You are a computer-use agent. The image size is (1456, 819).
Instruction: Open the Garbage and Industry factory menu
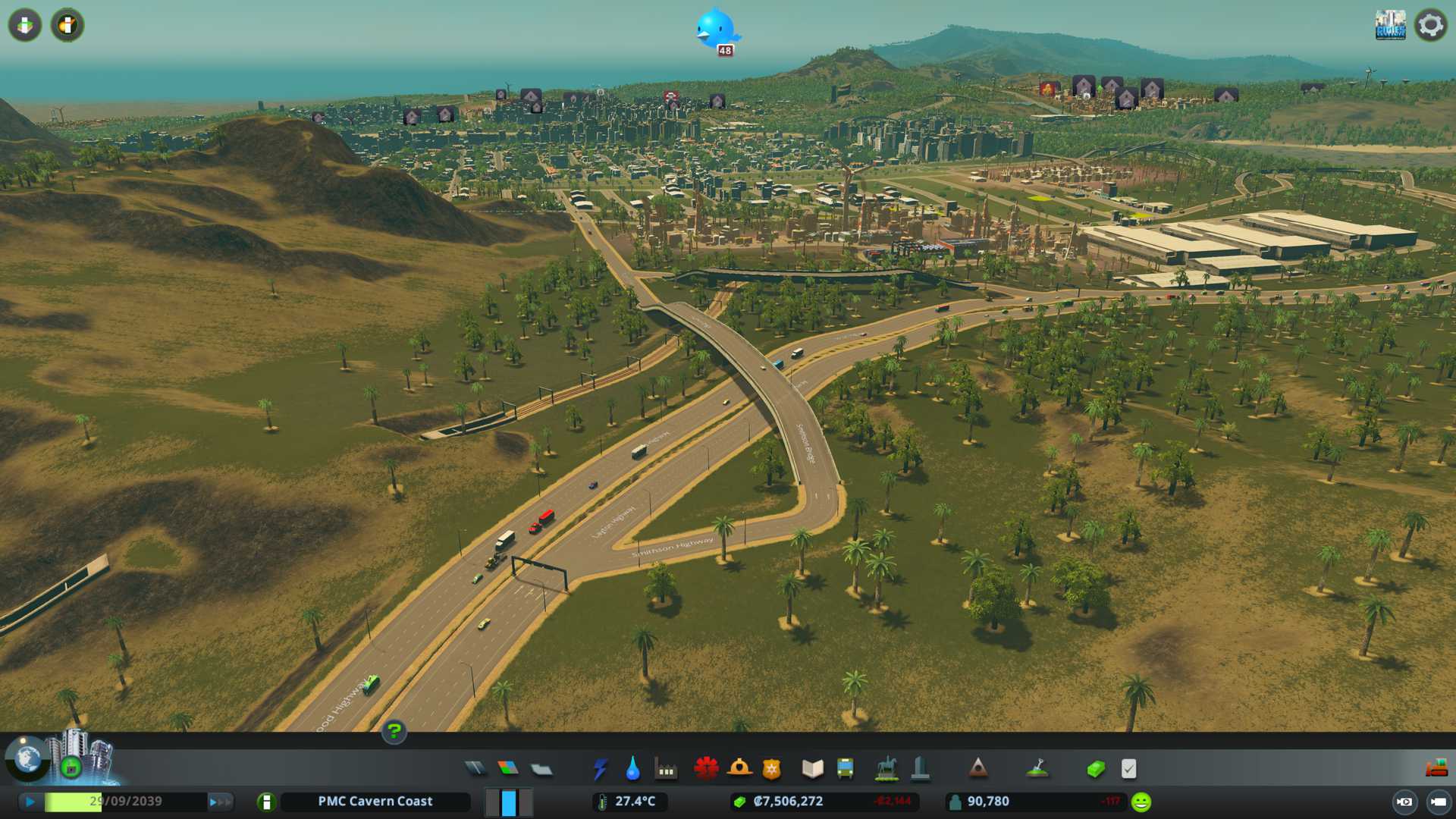pyautogui.click(x=666, y=770)
